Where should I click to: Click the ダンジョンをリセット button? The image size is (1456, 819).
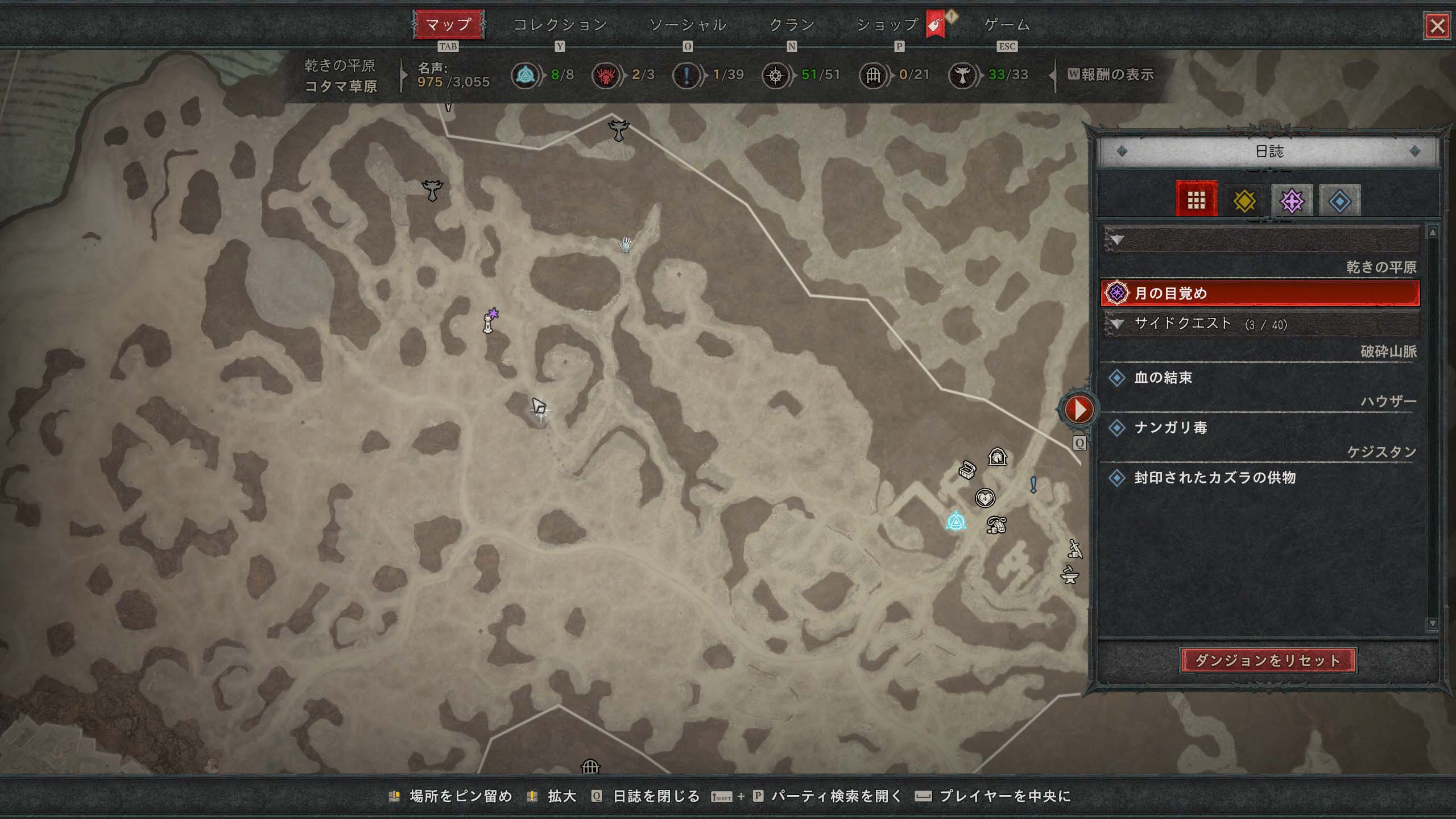click(1268, 660)
